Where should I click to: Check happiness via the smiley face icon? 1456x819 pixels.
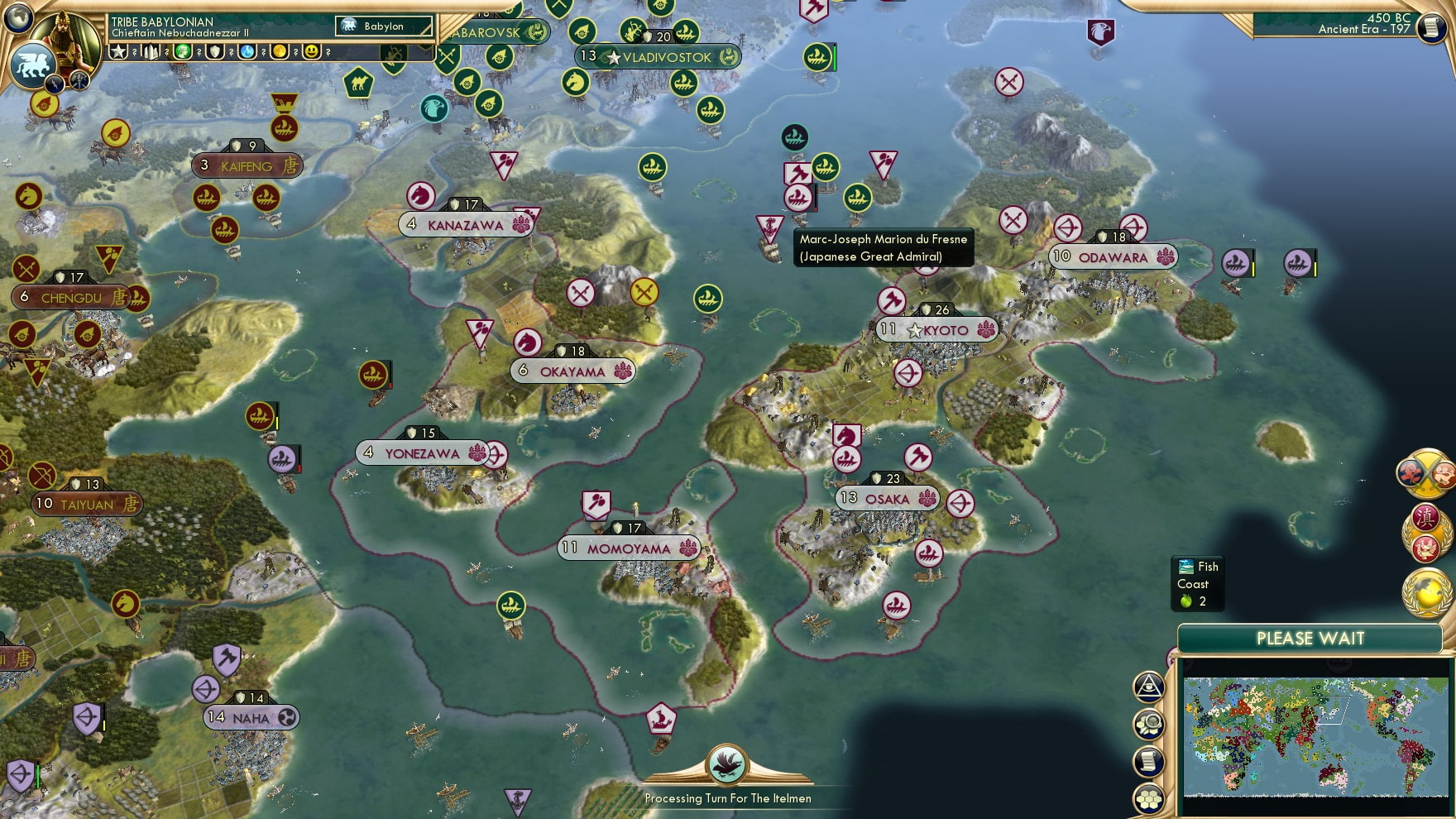point(310,52)
